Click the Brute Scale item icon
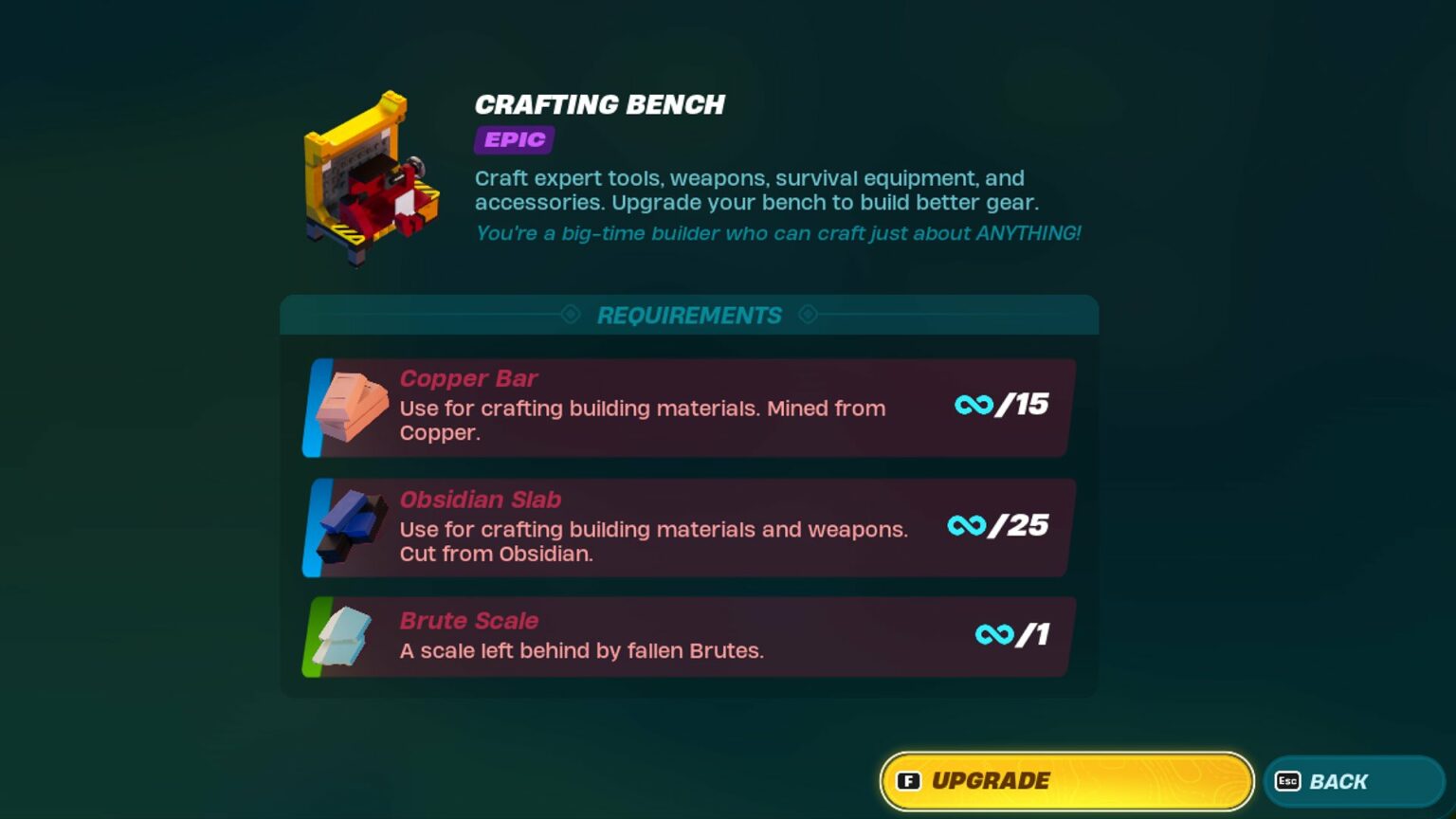The height and width of the screenshot is (819, 1456). pyautogui.click(x=341, y=638)
